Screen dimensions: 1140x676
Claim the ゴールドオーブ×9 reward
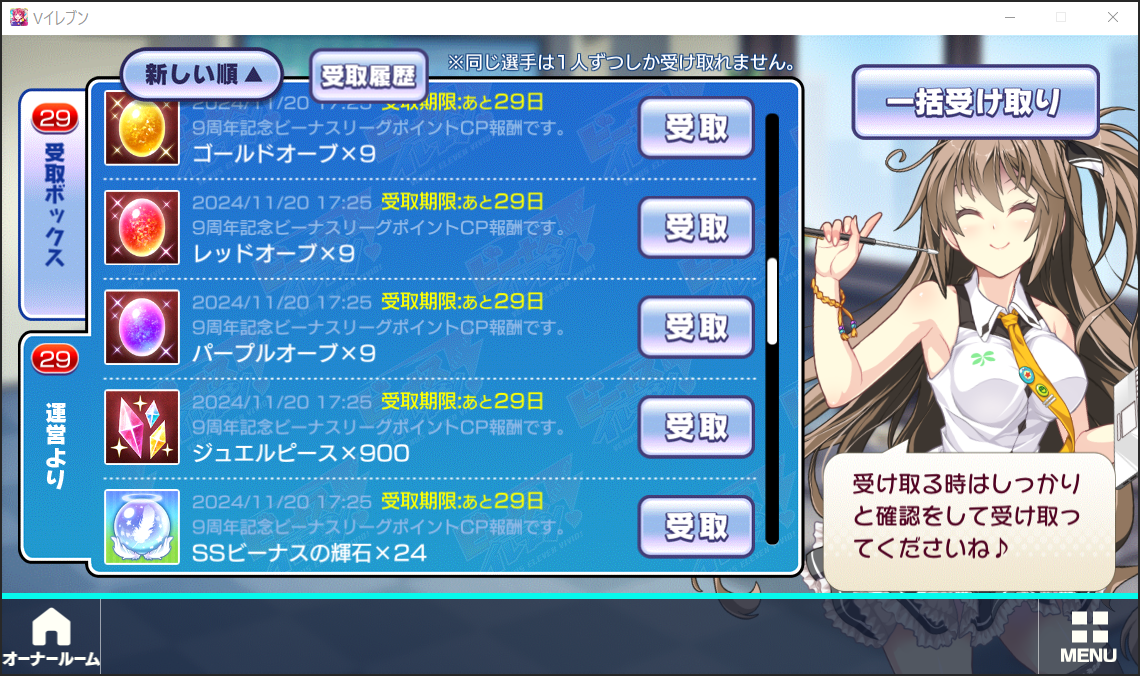click(x=696, y=127)
